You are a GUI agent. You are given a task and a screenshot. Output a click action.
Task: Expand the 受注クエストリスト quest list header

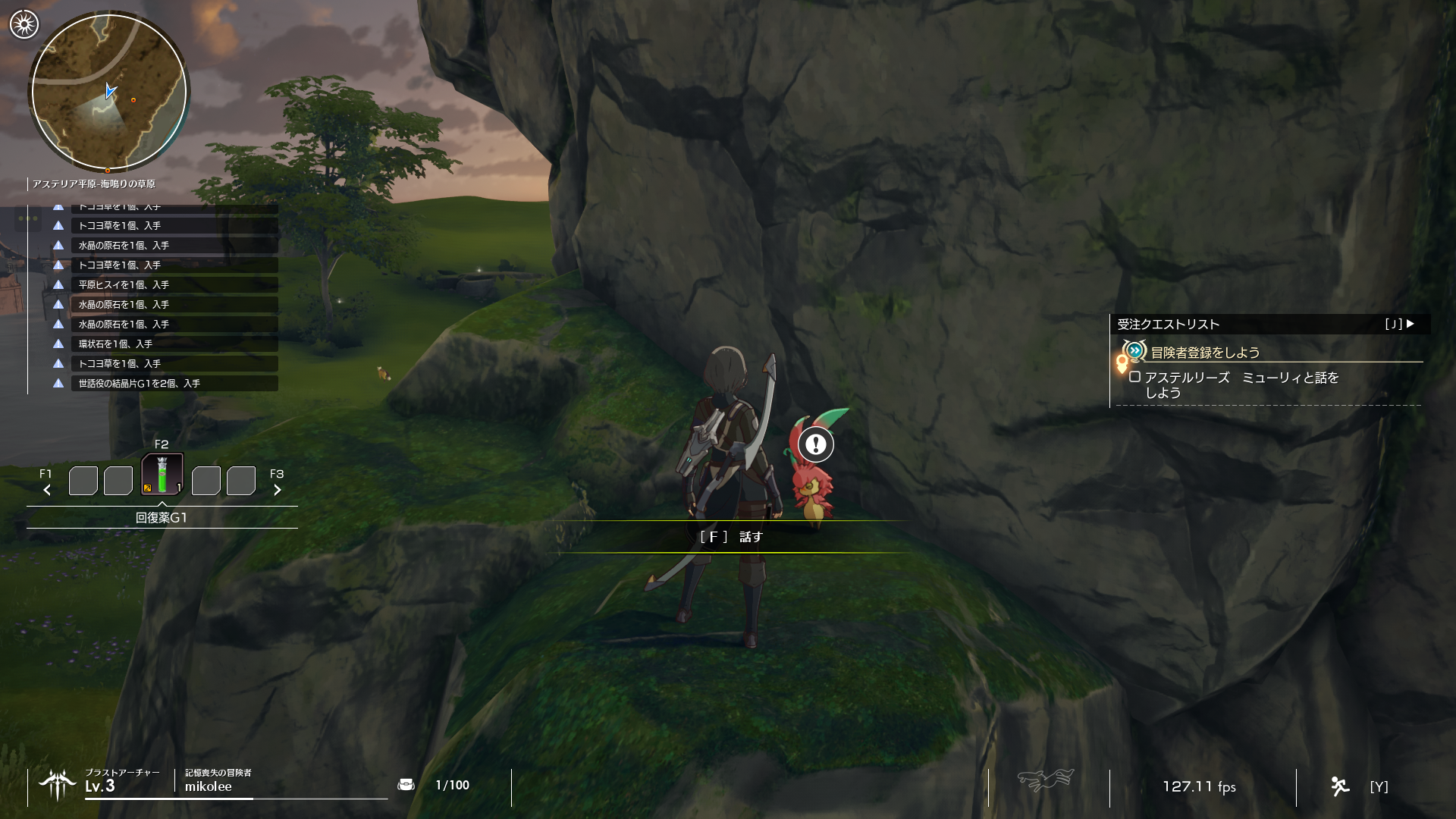(1269, 324)
